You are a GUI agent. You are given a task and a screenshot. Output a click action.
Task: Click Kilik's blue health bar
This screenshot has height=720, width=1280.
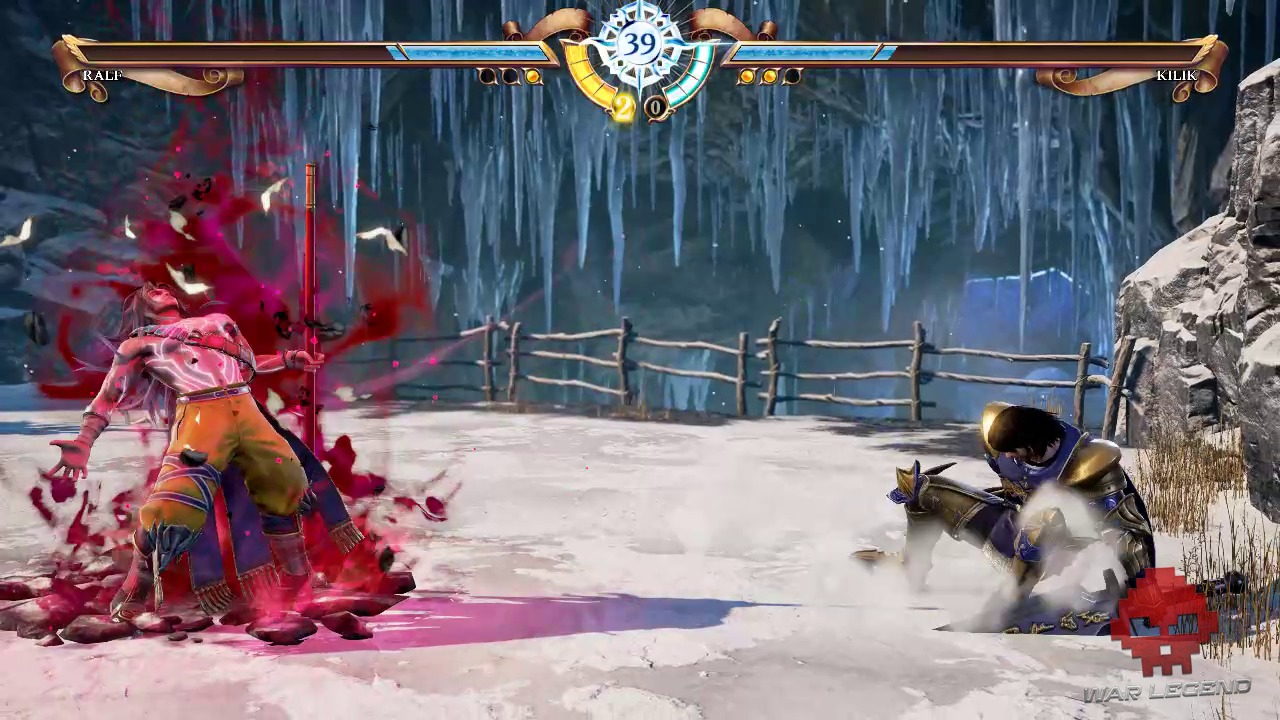[810, 50]
